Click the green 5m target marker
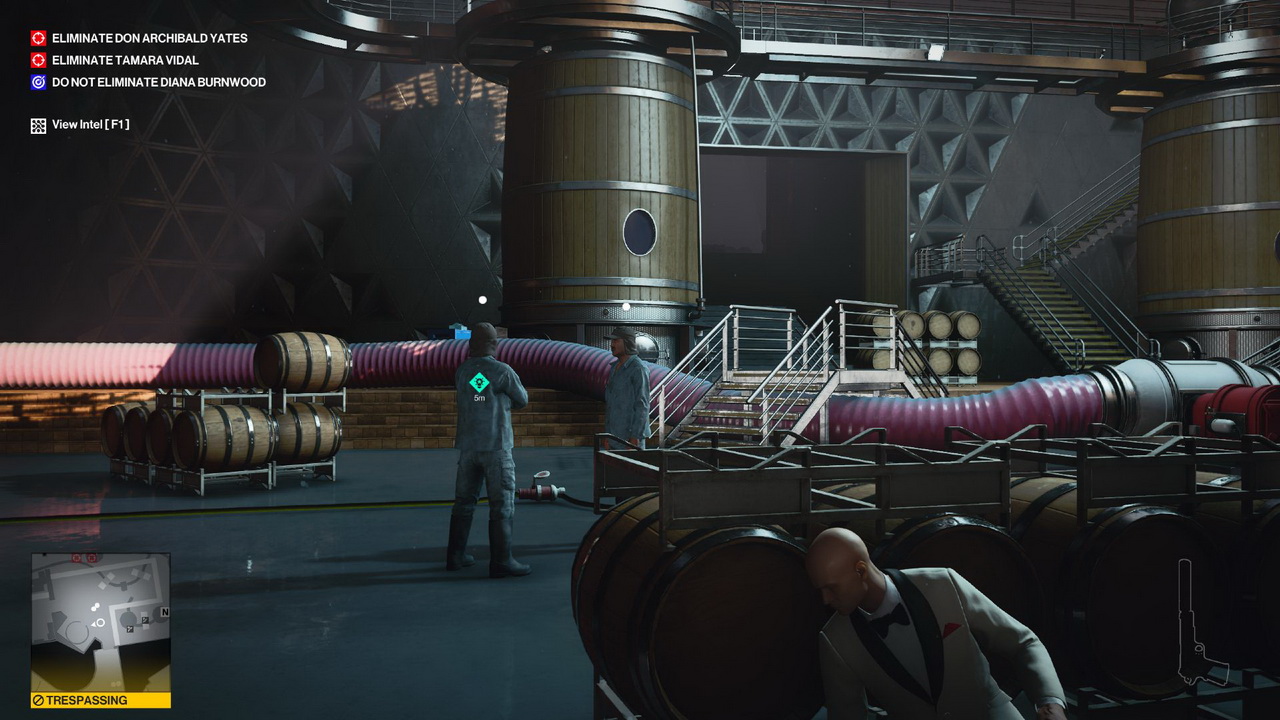This screenshot has width=1280, height=720. 479,383
